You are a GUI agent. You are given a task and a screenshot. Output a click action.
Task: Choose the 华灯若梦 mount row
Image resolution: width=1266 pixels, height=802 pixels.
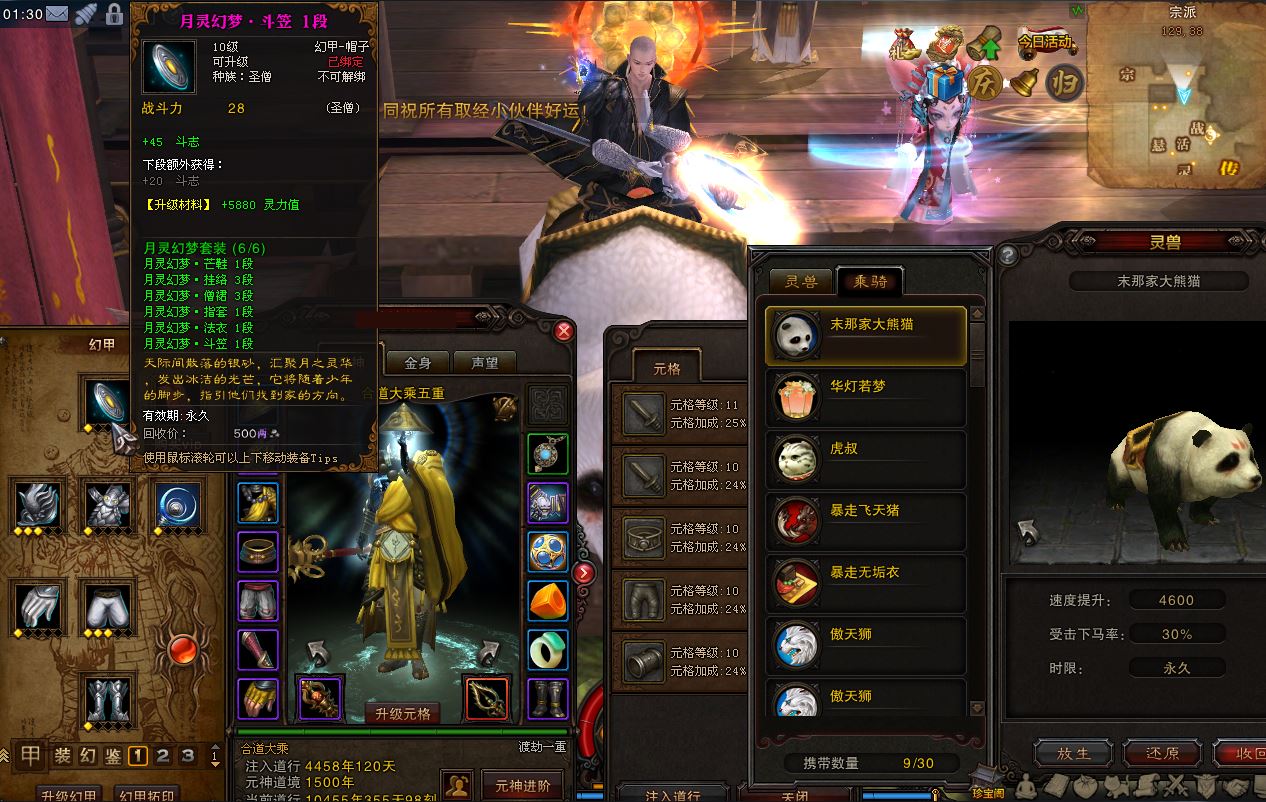[x=866, y=397]
